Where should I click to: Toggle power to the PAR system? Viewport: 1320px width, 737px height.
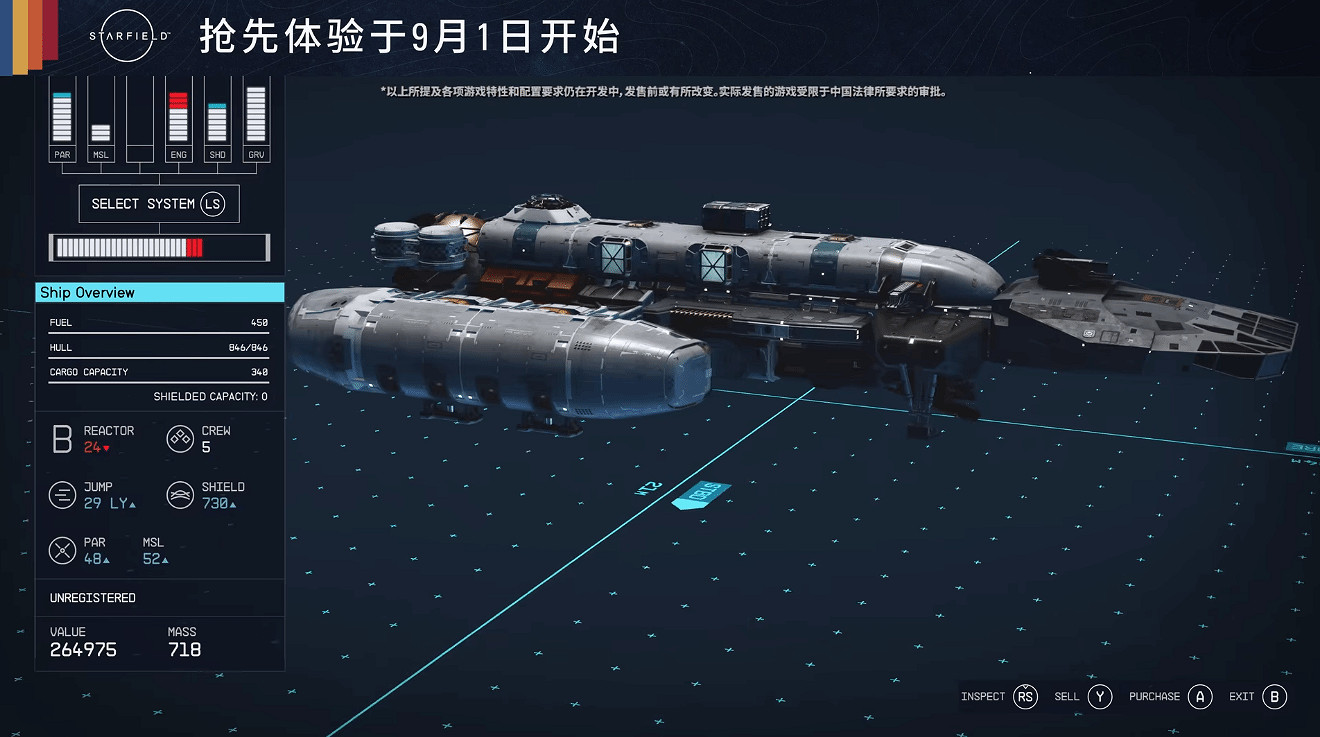tap(62, 118)
